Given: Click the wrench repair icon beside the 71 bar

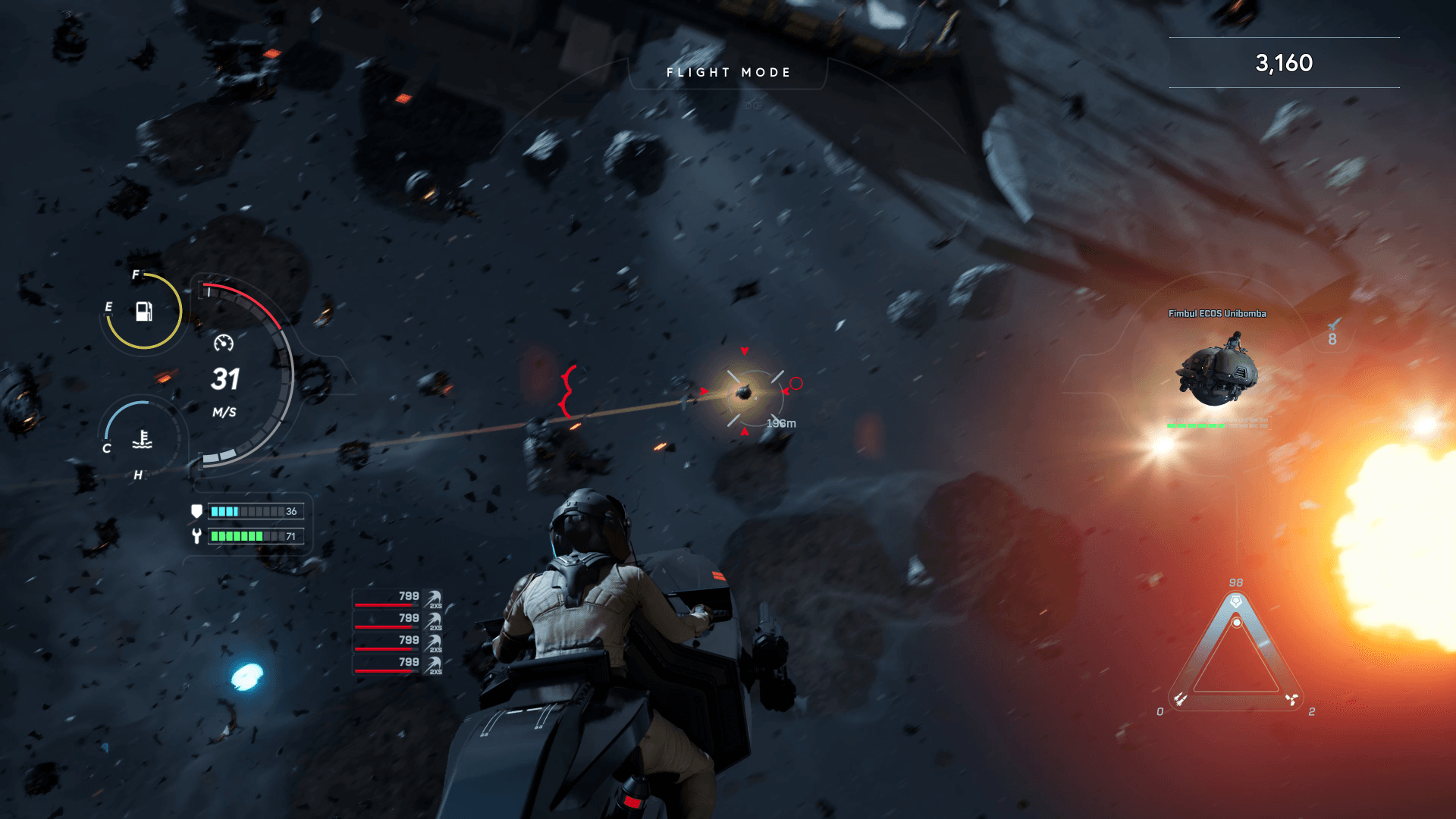Looking at the screenshot, I should click(x=196, y=537).
